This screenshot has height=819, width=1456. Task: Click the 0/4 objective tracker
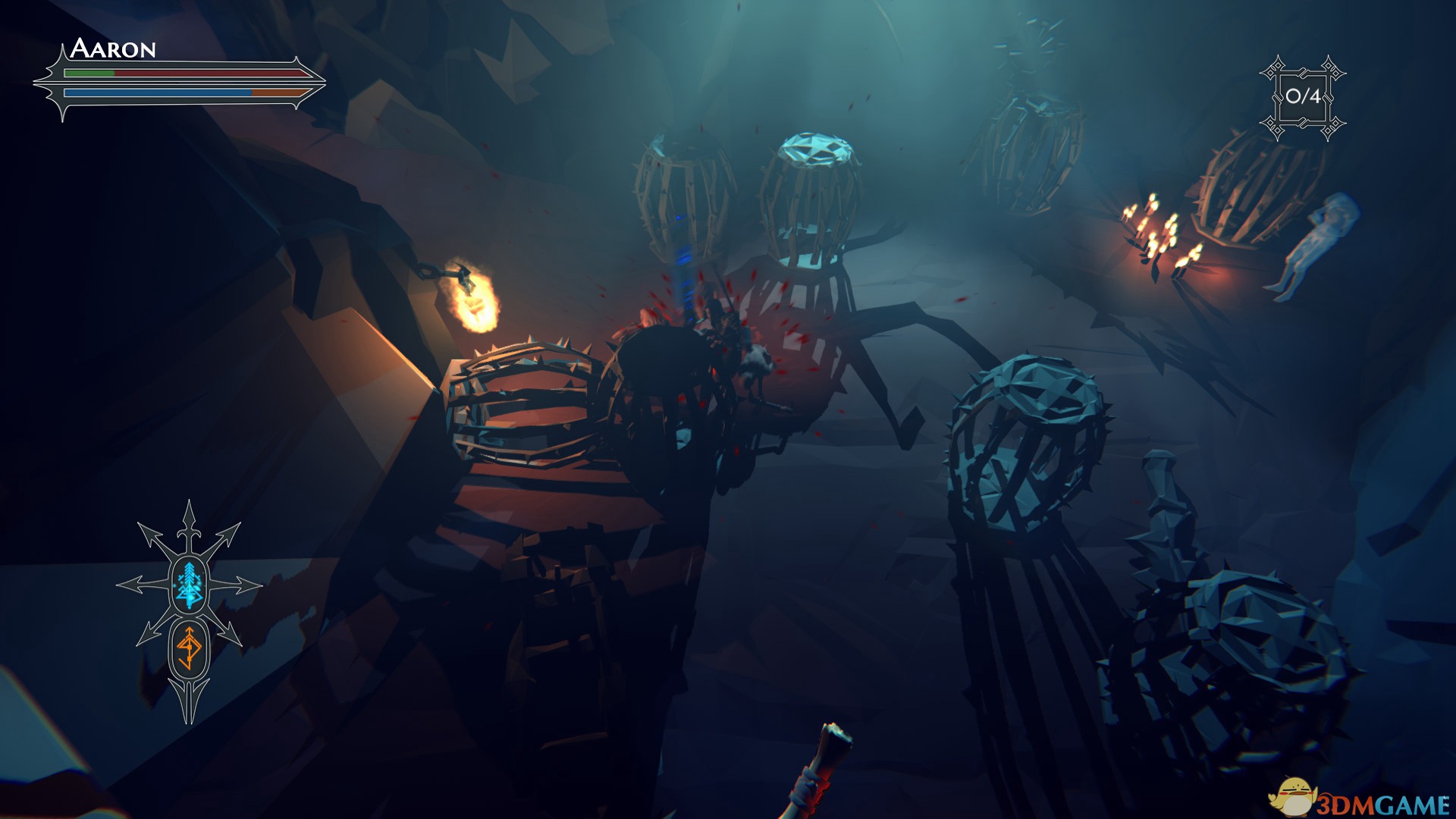click(x=1303, y=97)
